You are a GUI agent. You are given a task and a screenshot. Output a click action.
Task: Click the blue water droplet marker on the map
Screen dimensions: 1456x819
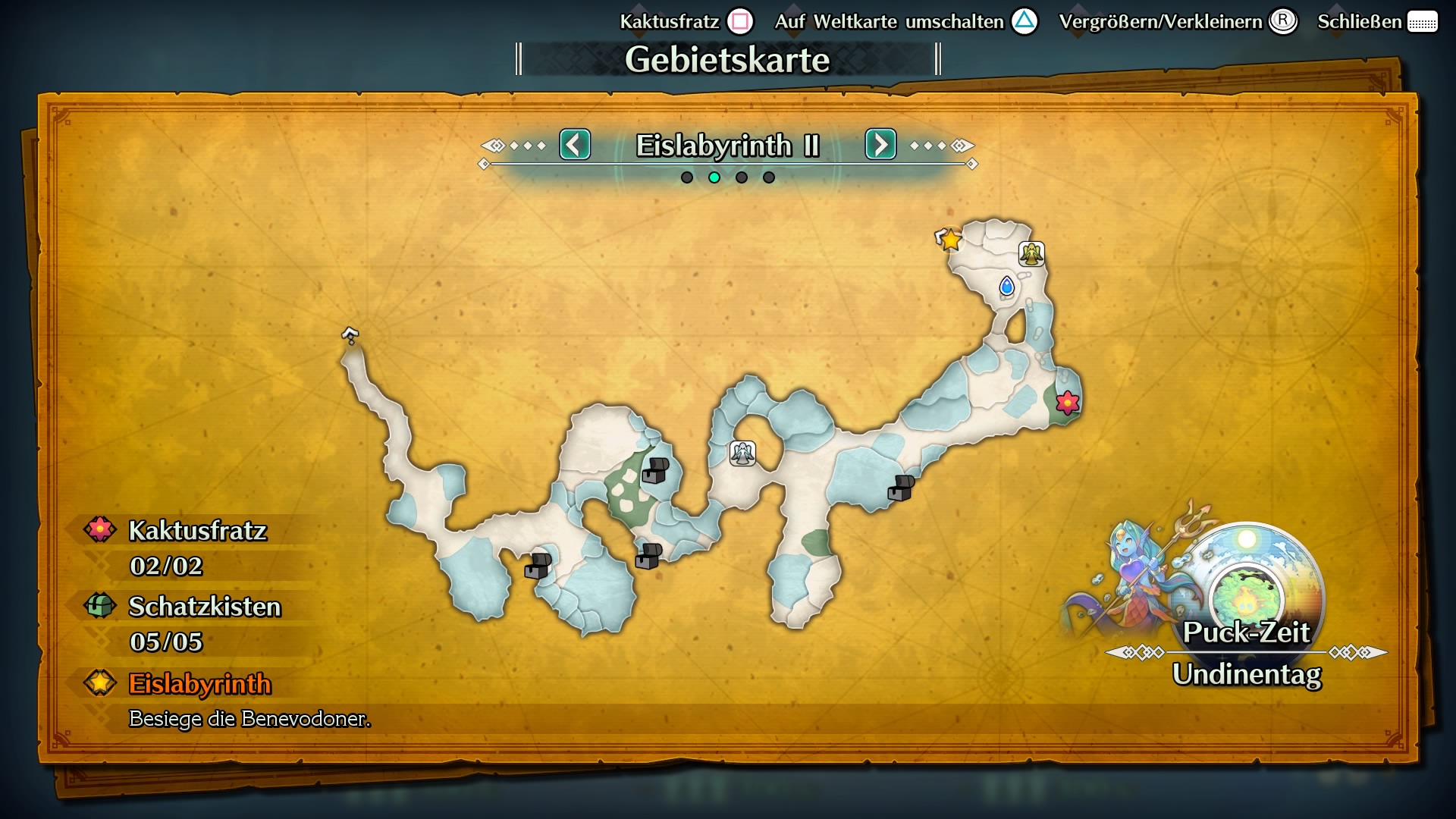tap(1006, 287)
